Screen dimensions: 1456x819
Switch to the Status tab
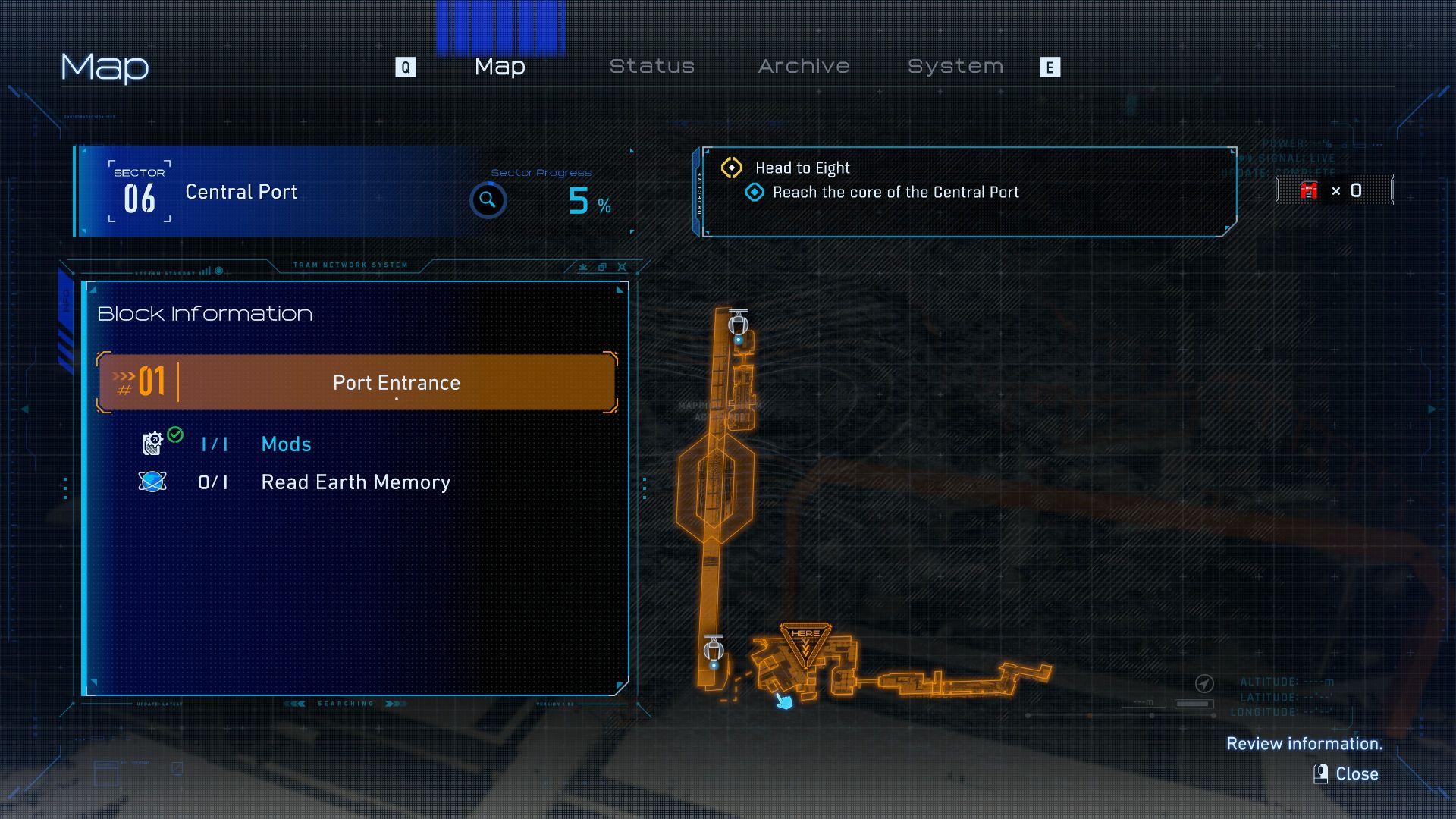click(x=652, y=67)
